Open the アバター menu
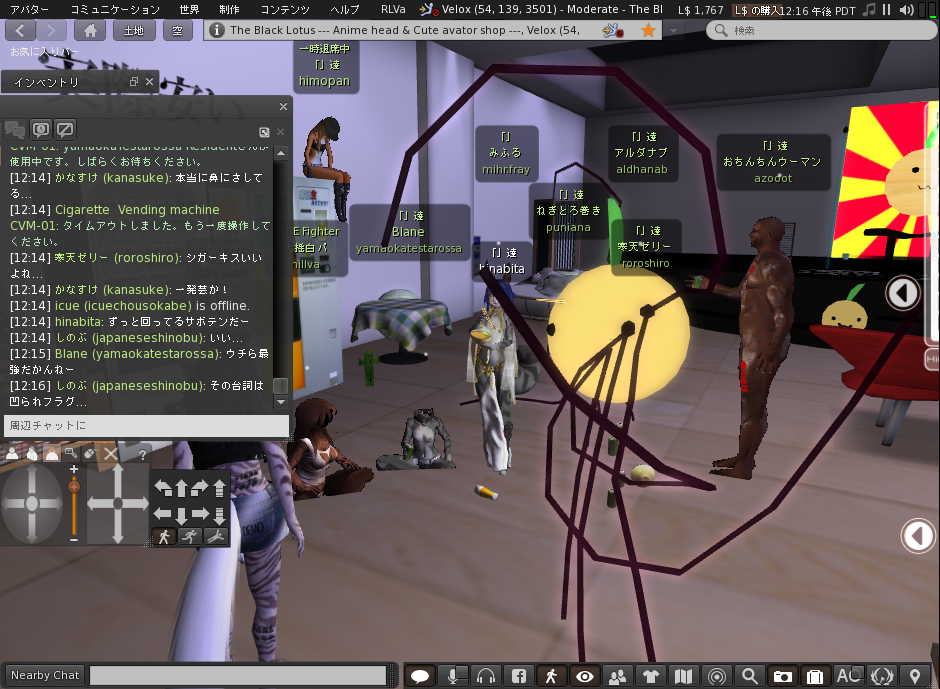This screenshot has height=689, width=940. pos(29,9)
